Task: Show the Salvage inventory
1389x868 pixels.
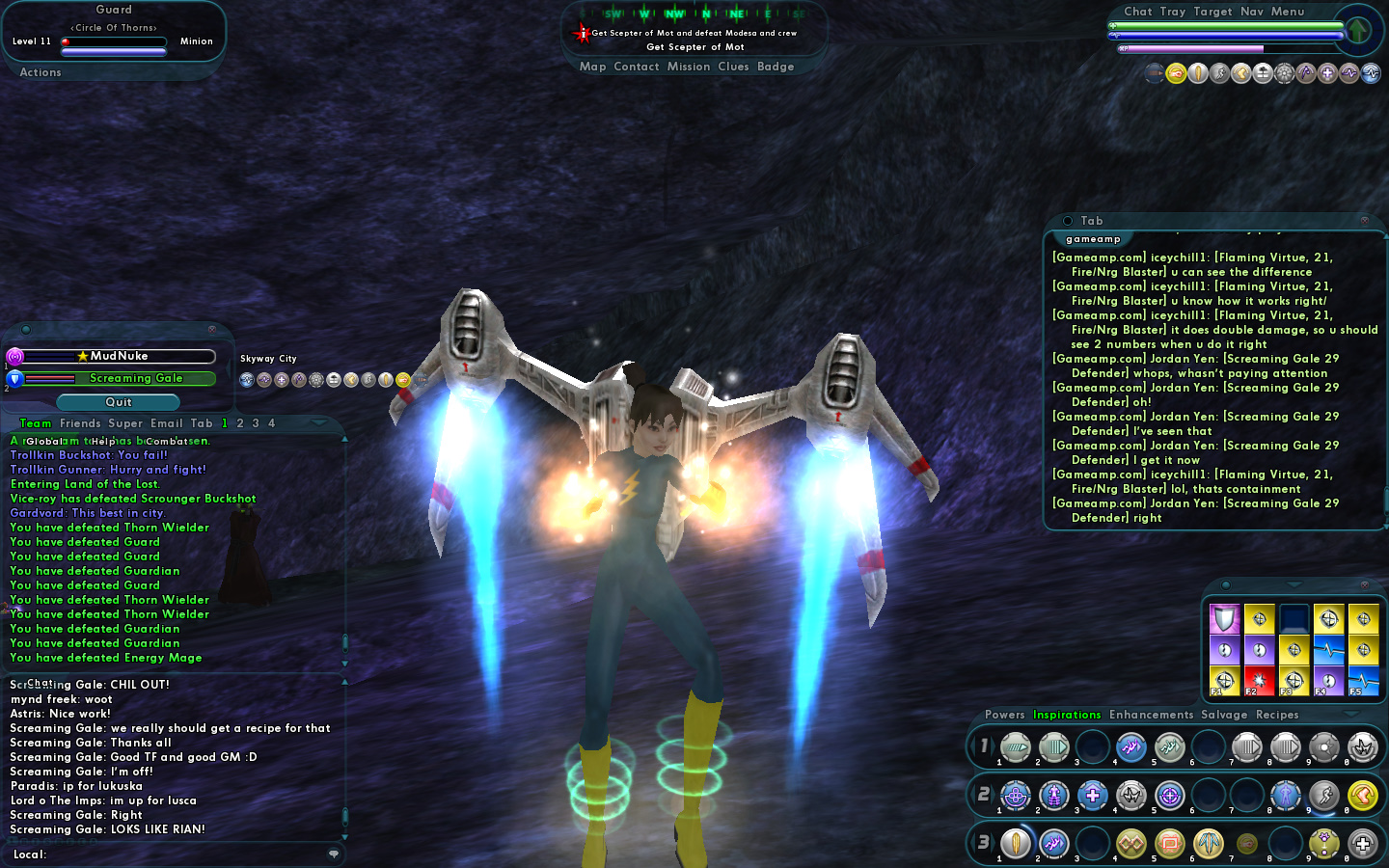Action: tap(1224, 715)
